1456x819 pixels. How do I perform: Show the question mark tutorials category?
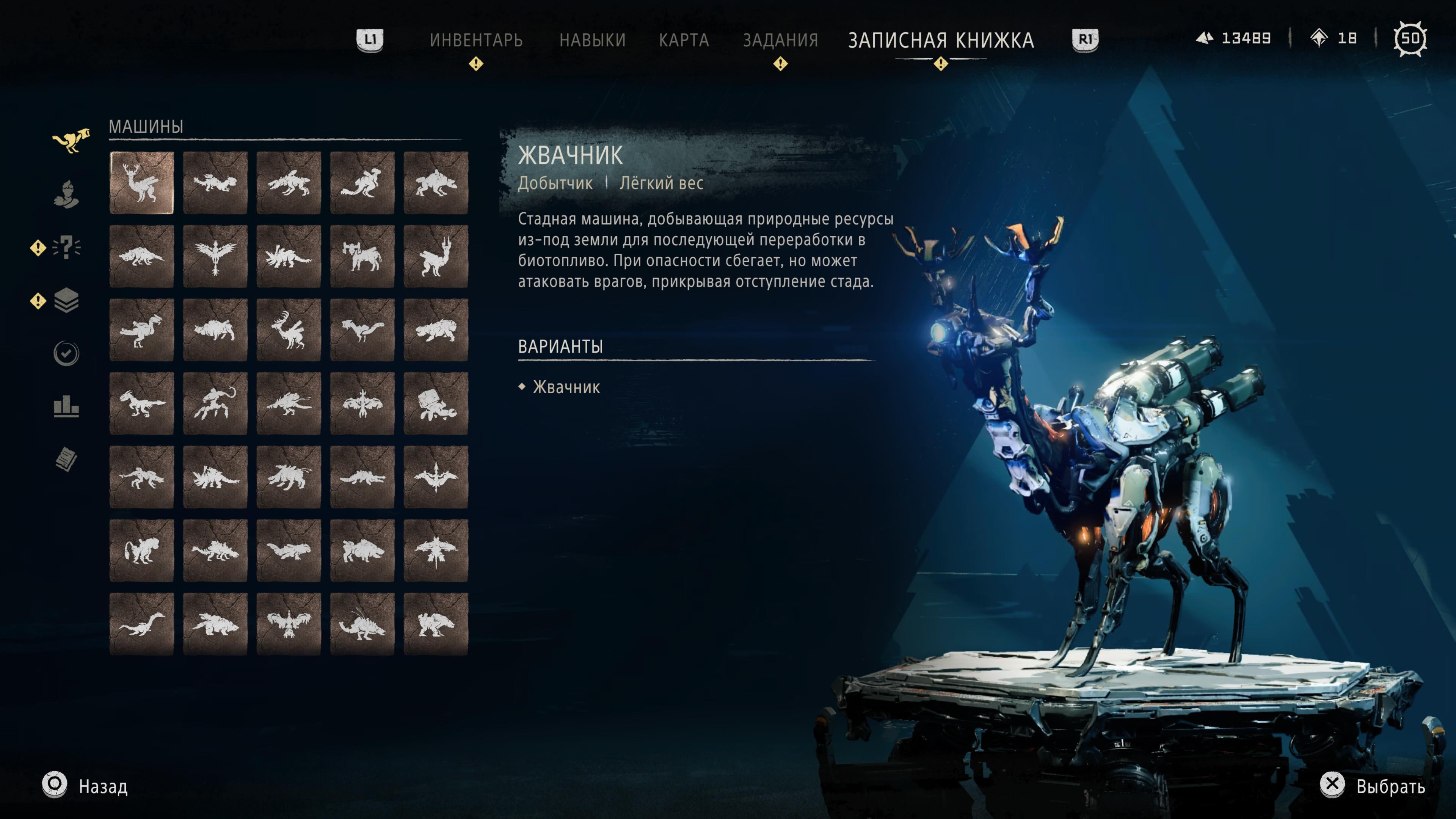coord(67,247)
